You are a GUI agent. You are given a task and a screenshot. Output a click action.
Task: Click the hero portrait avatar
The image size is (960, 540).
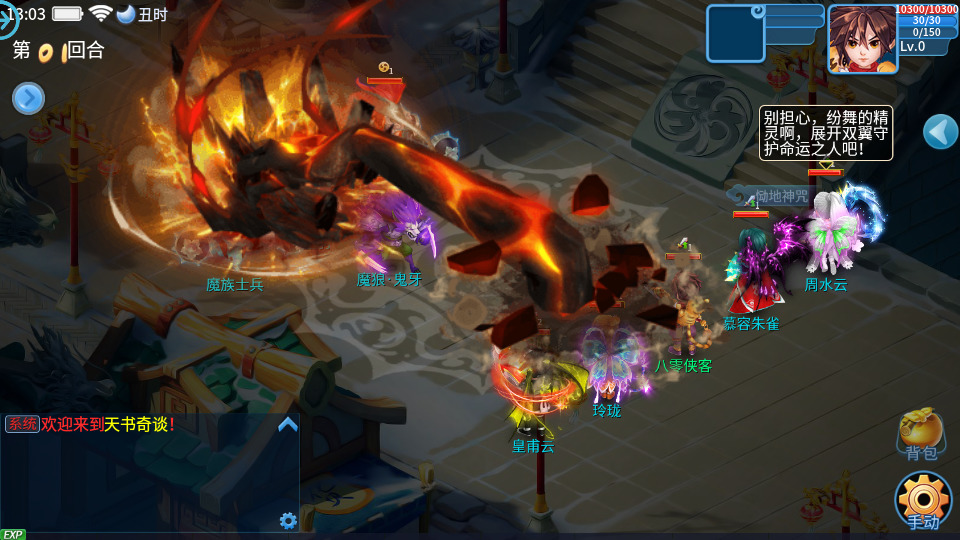(861, 38)
